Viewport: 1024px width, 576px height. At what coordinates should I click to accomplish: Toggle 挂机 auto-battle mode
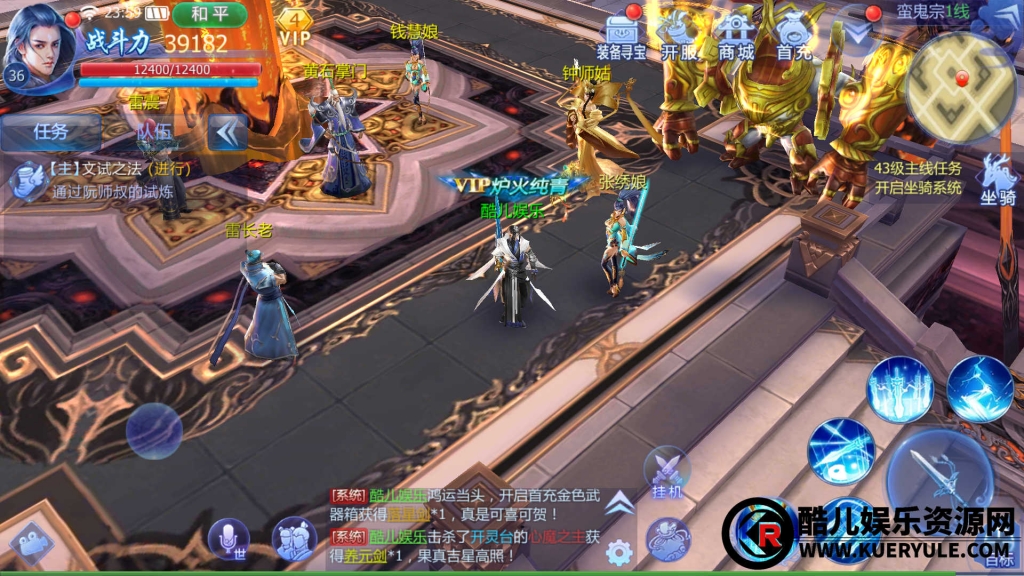coord(666,472)
